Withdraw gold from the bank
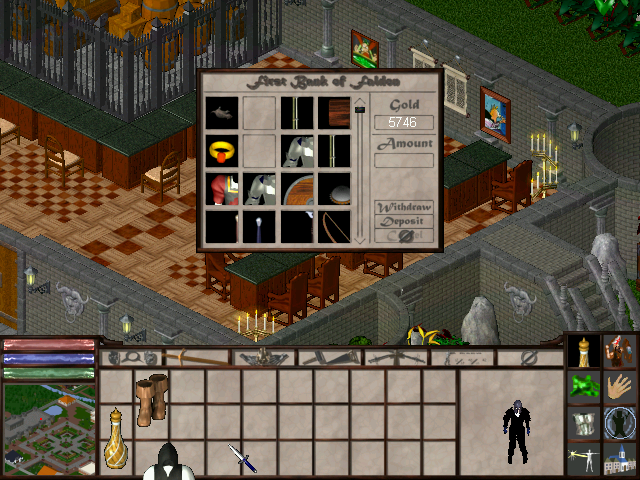 tap(404, 207)
